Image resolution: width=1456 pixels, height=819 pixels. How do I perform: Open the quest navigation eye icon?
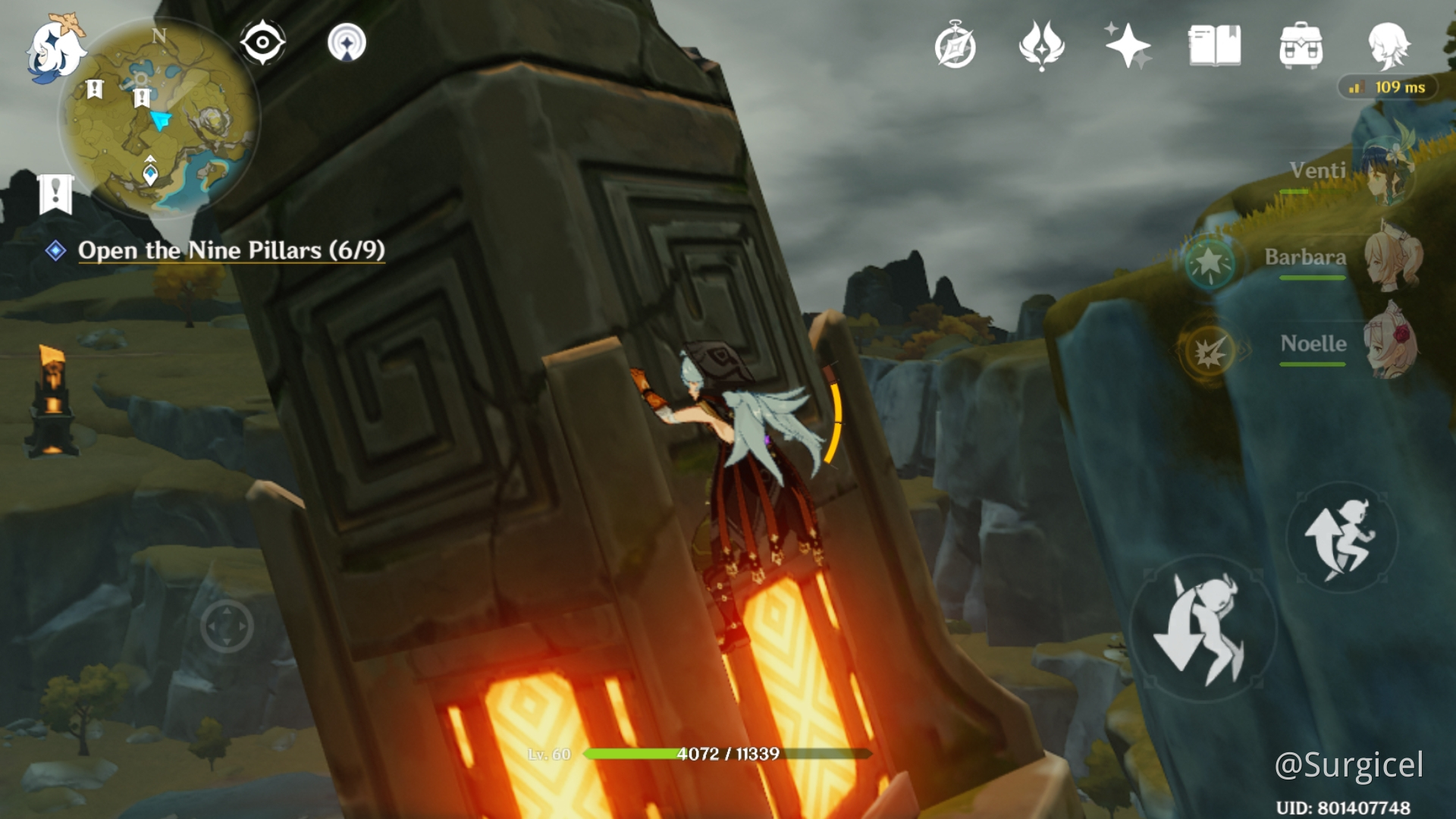click(261, 43)
